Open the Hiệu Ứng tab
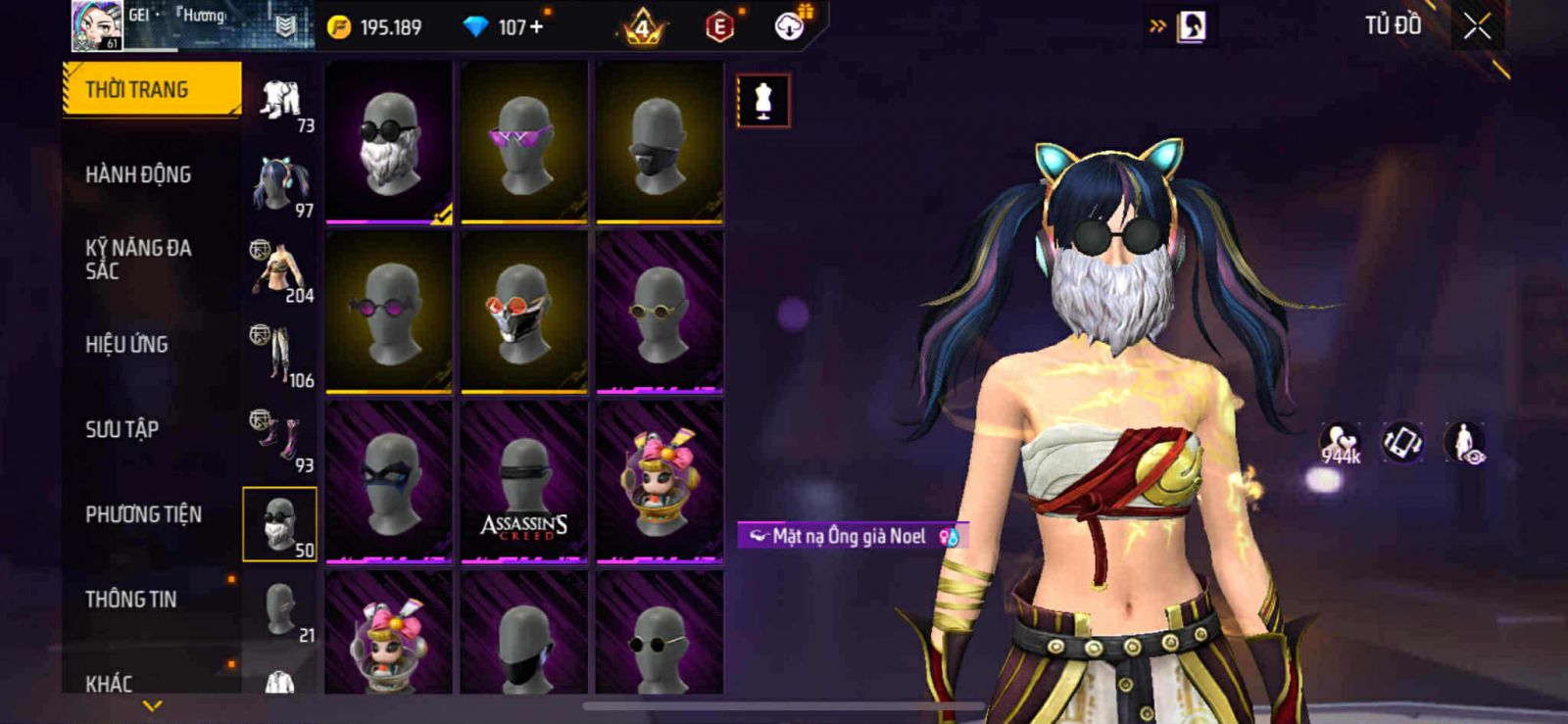Screen dimensions: 1568x724 click(126, 344)
